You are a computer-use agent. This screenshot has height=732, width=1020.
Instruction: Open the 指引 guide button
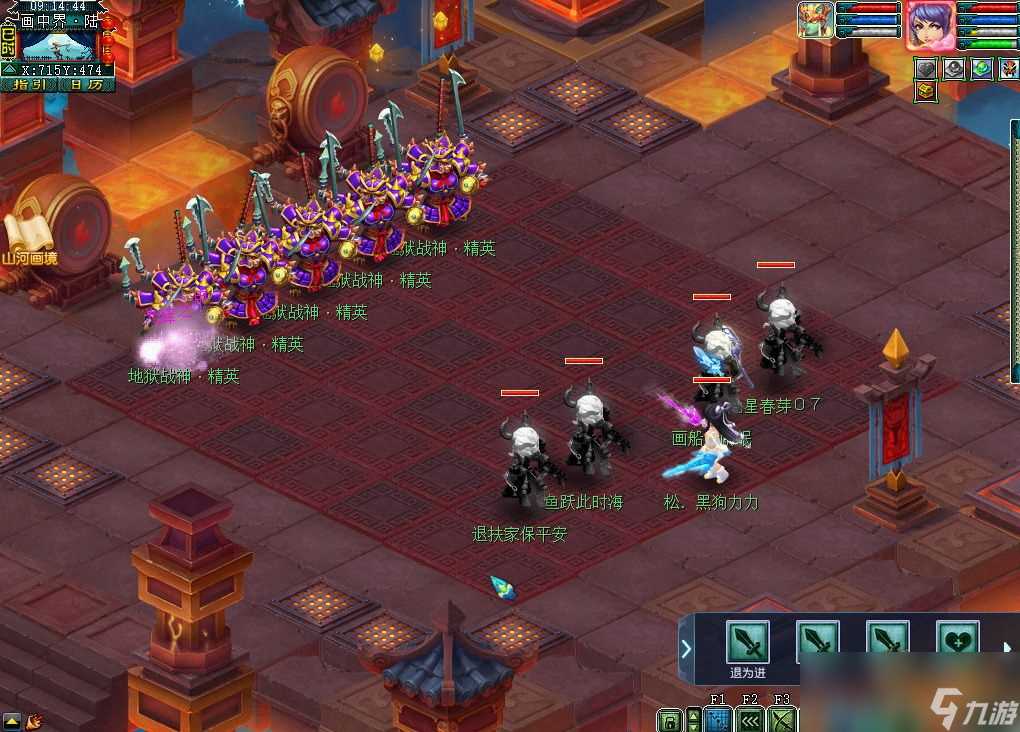point(28,85)
